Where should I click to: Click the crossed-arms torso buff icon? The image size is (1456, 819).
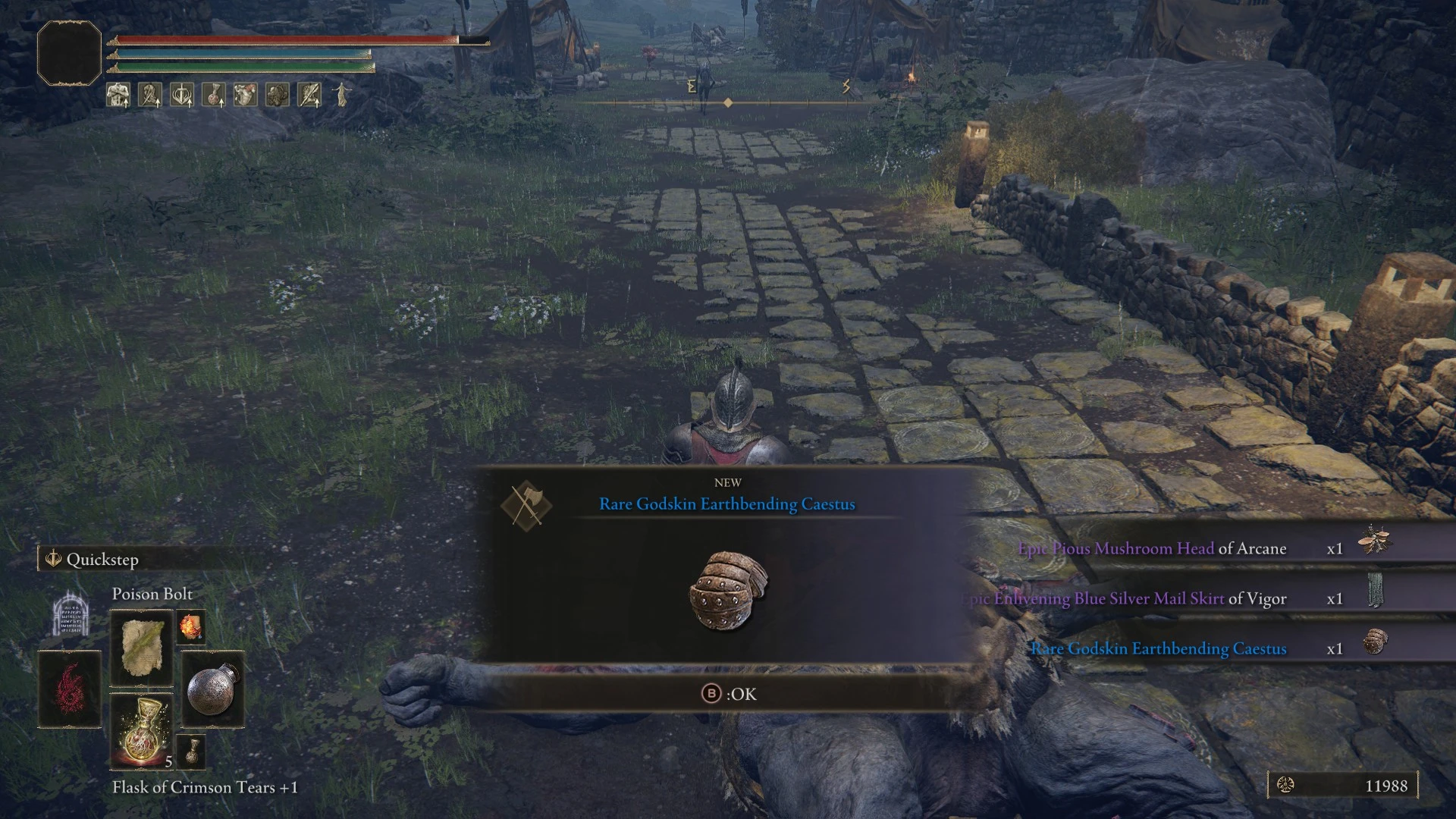(x=118, y=95)
